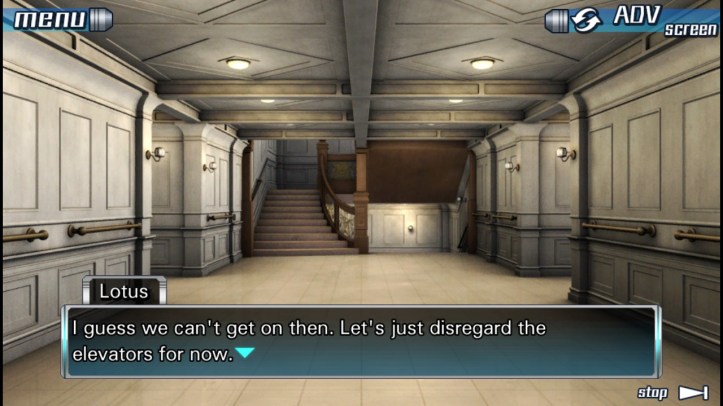Open the menu button

(57, 19)
